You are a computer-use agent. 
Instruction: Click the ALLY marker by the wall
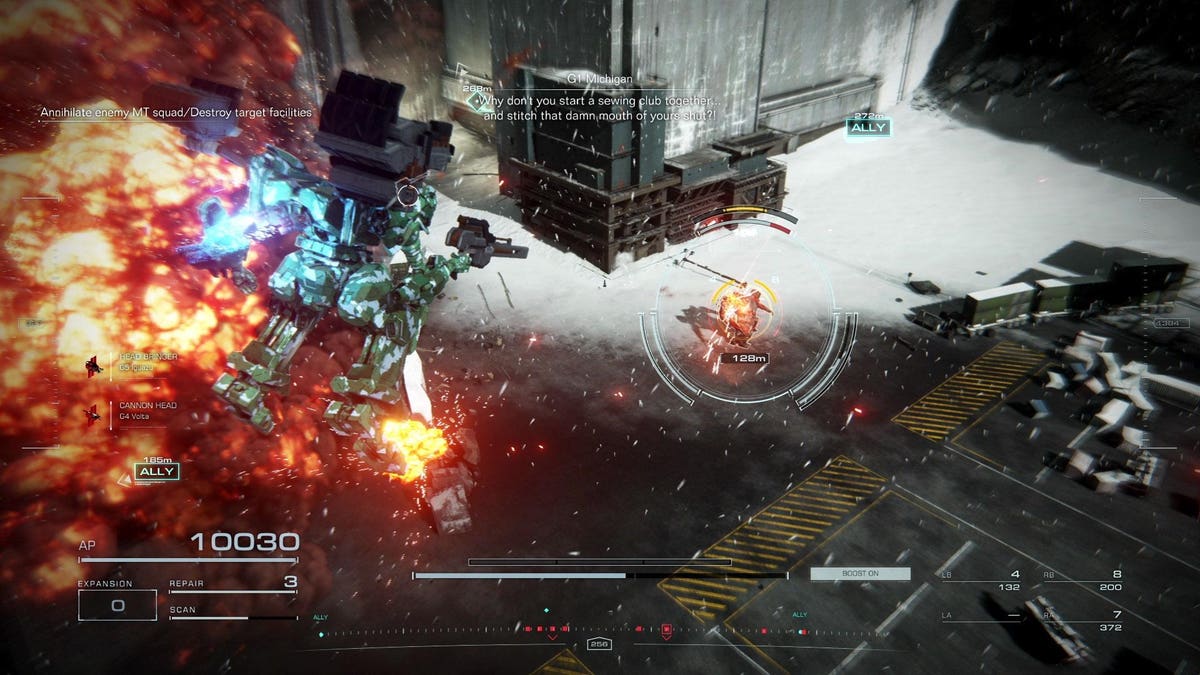pos(867,127)
